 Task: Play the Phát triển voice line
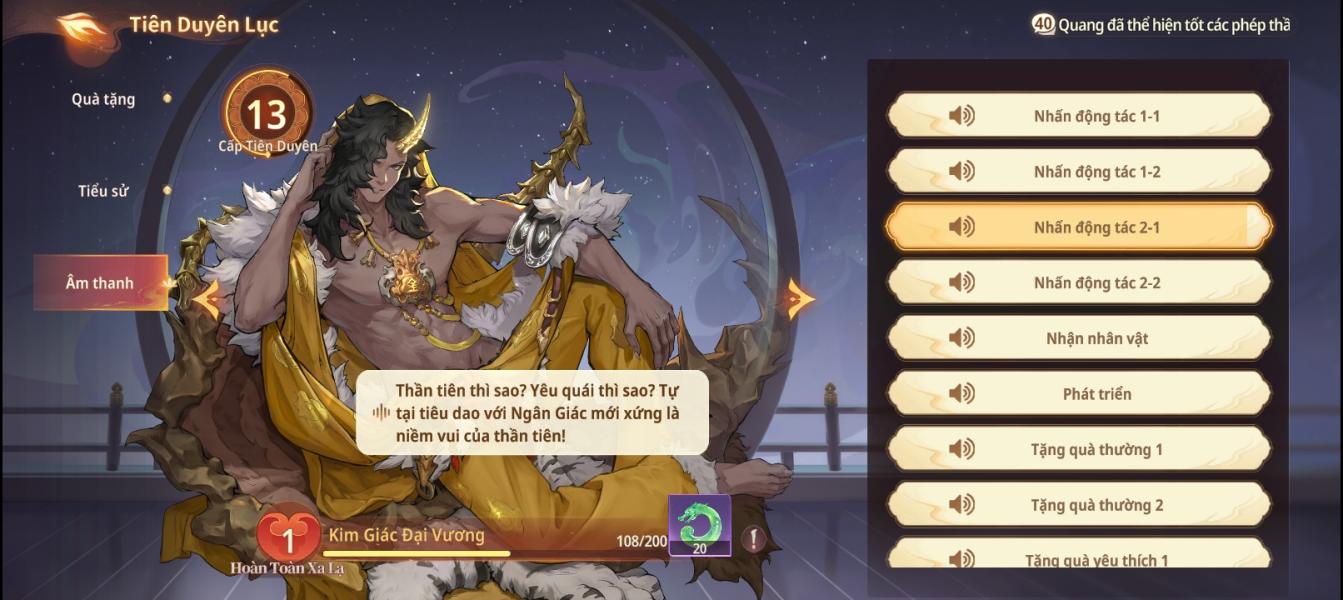coord(1078,394)
